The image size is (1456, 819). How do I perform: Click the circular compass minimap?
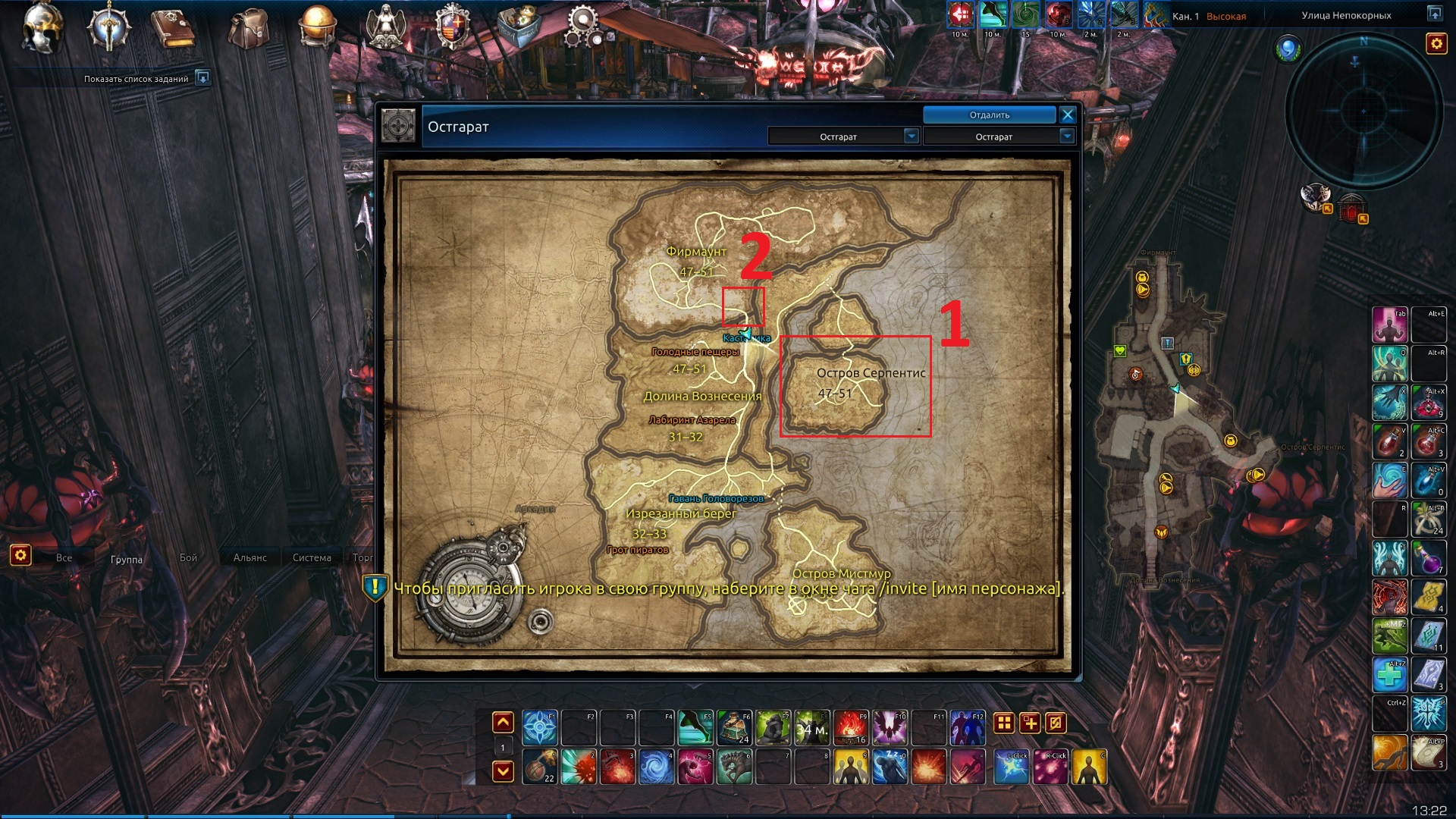point(1363,111)
